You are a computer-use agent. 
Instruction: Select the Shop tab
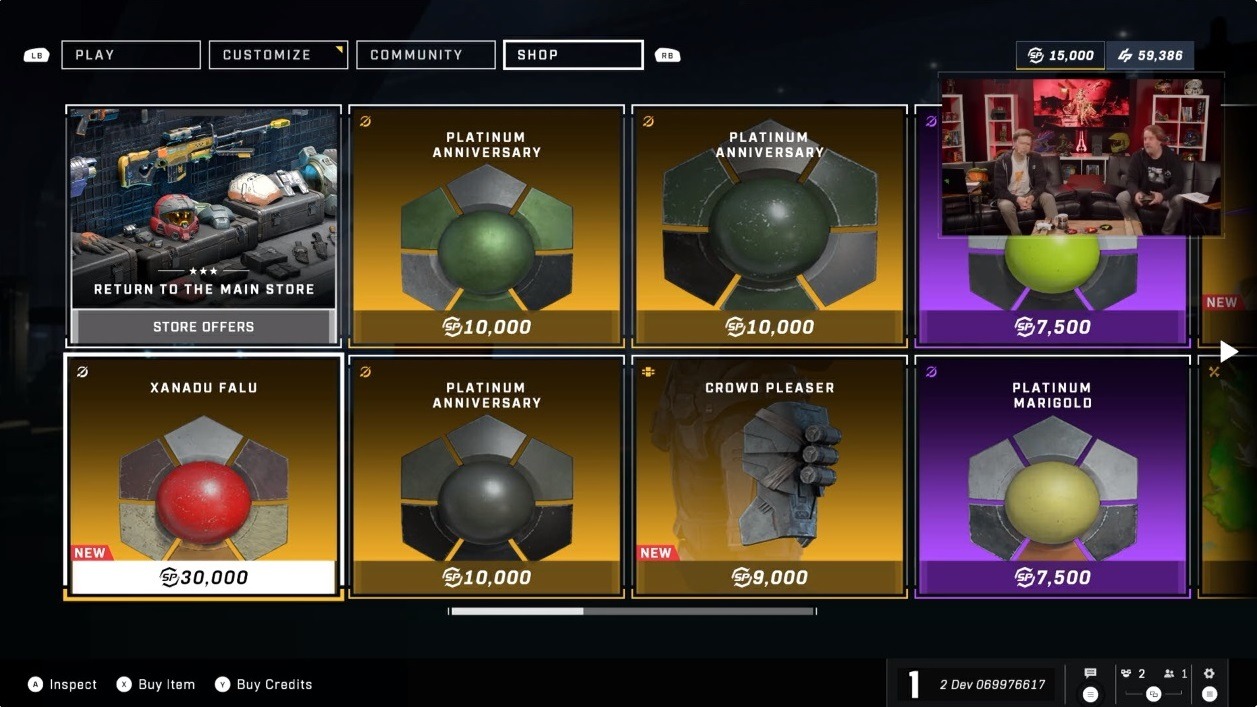(572, 55)
